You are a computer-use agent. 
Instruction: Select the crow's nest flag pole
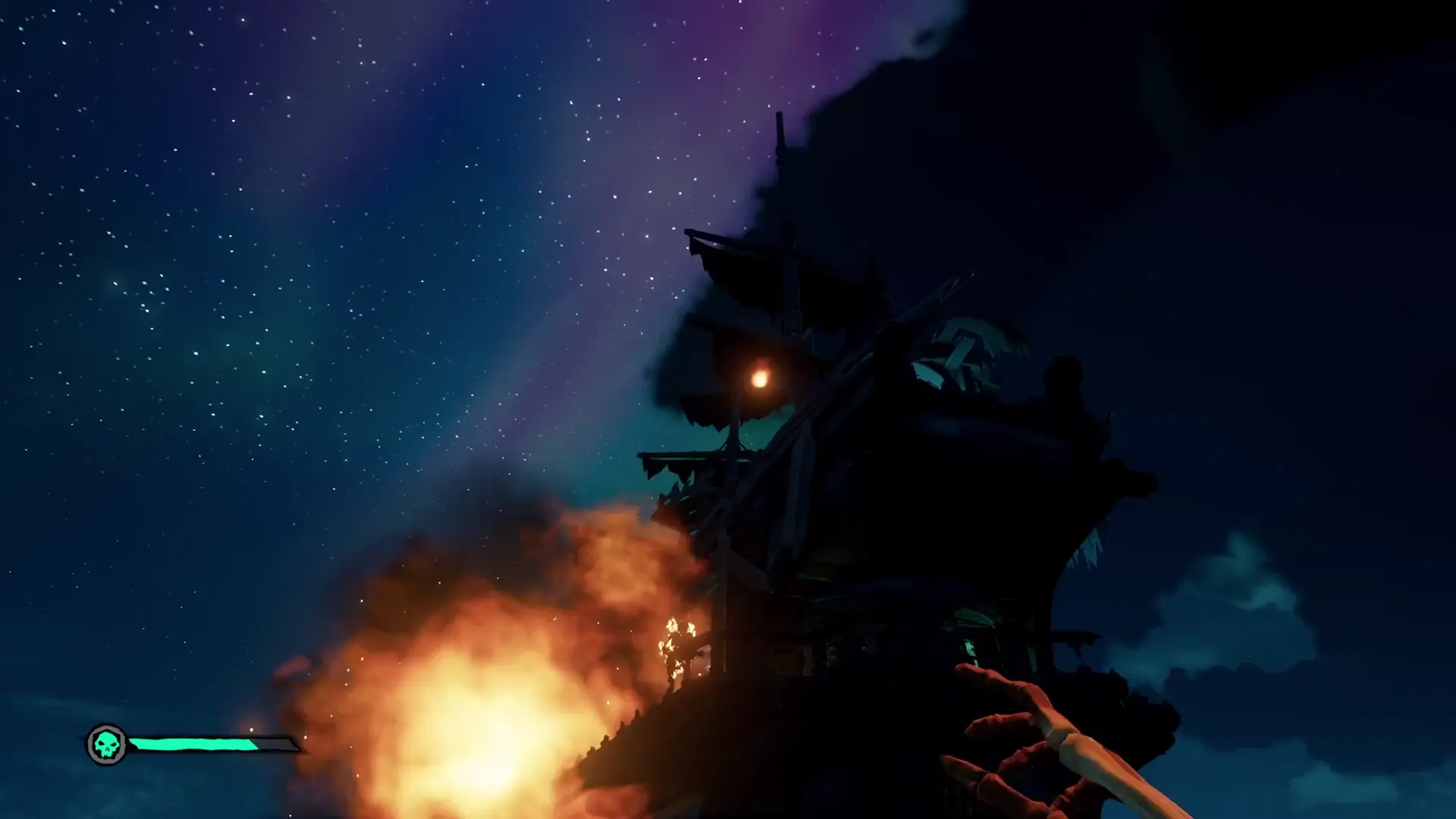click(780, 136)
